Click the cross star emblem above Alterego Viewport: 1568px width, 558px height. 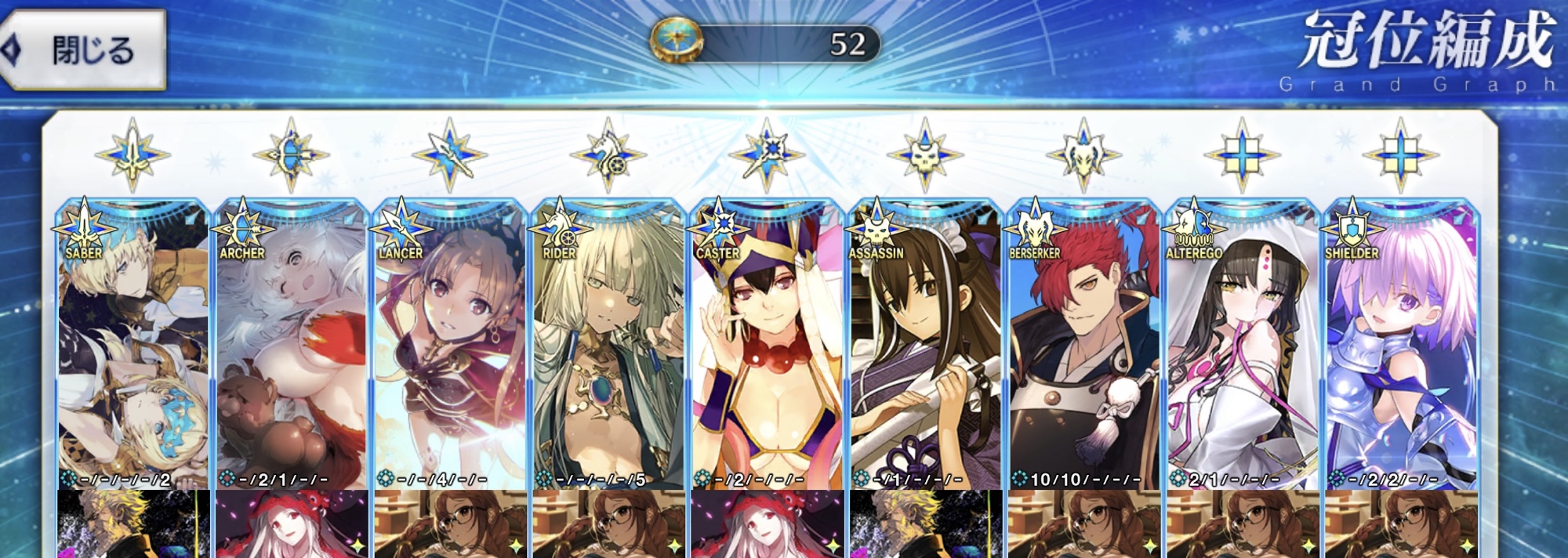[x=1242, y=154]
